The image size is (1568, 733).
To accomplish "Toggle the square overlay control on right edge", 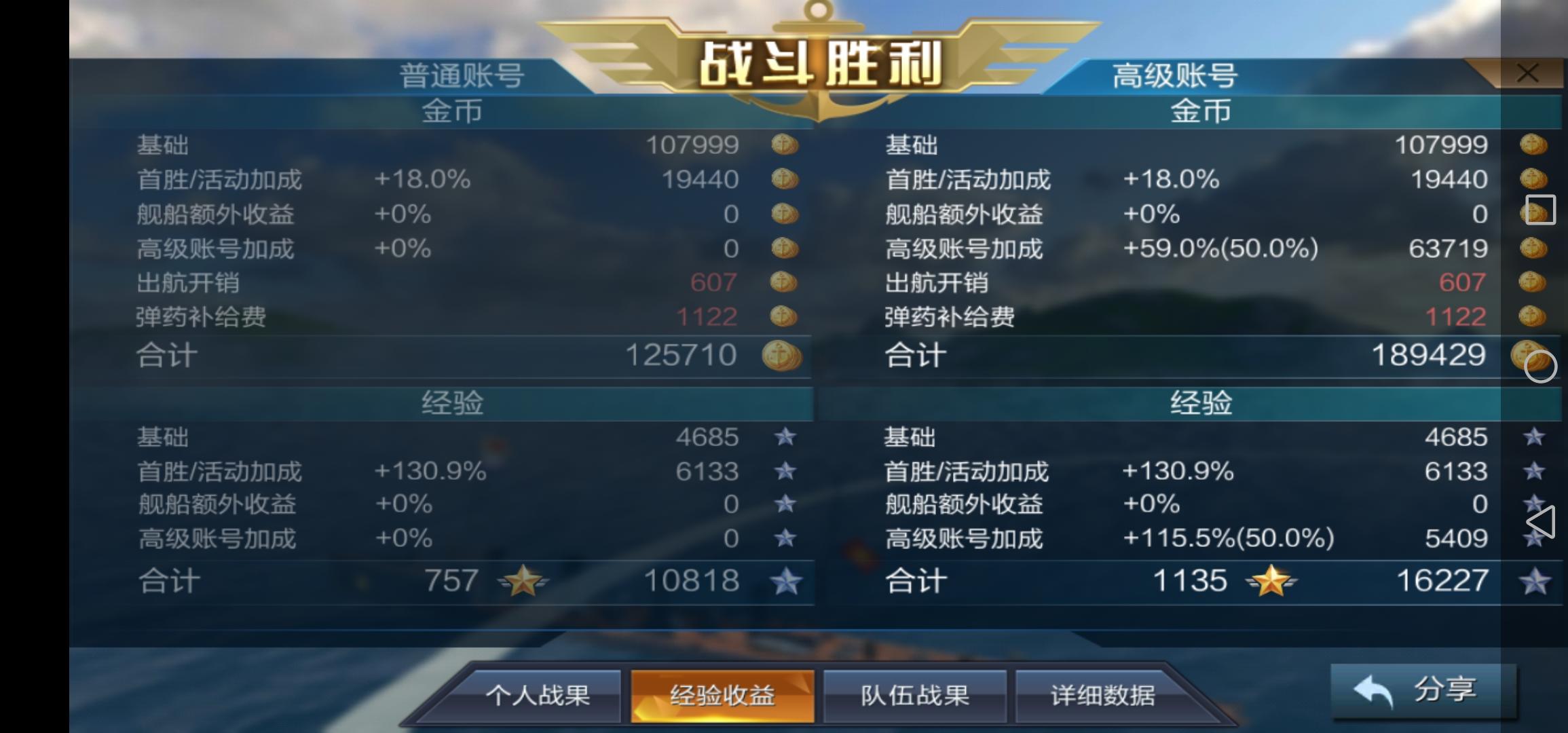I will coord(1541,210).
